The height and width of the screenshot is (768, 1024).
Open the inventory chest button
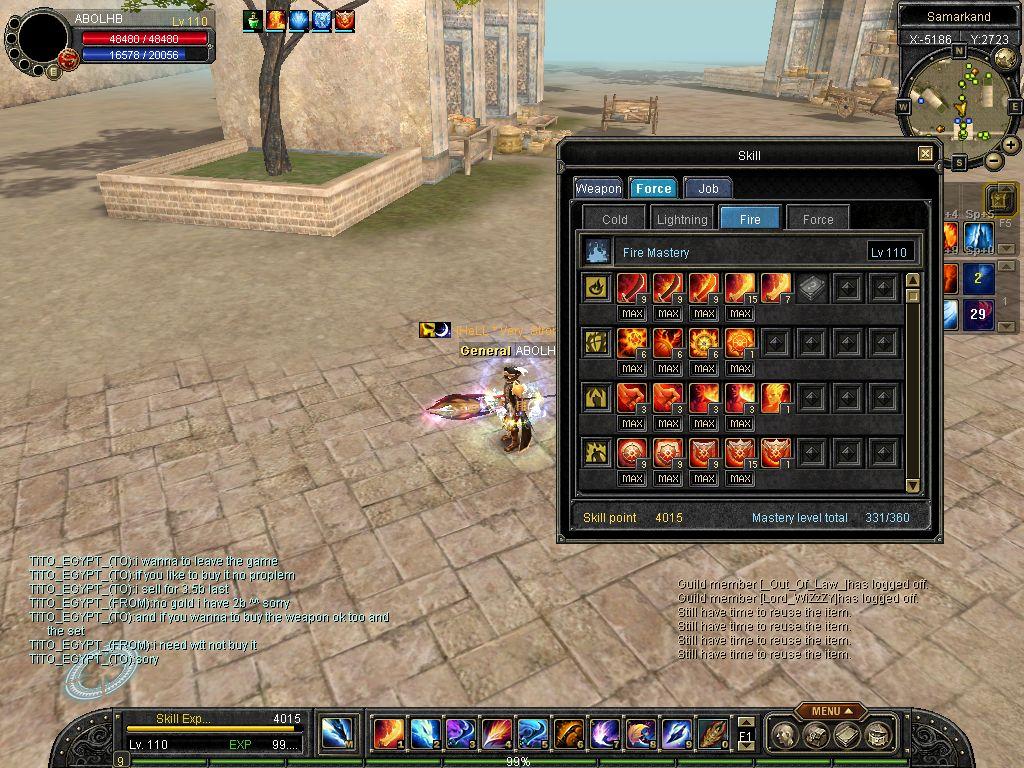coord(816,736)
